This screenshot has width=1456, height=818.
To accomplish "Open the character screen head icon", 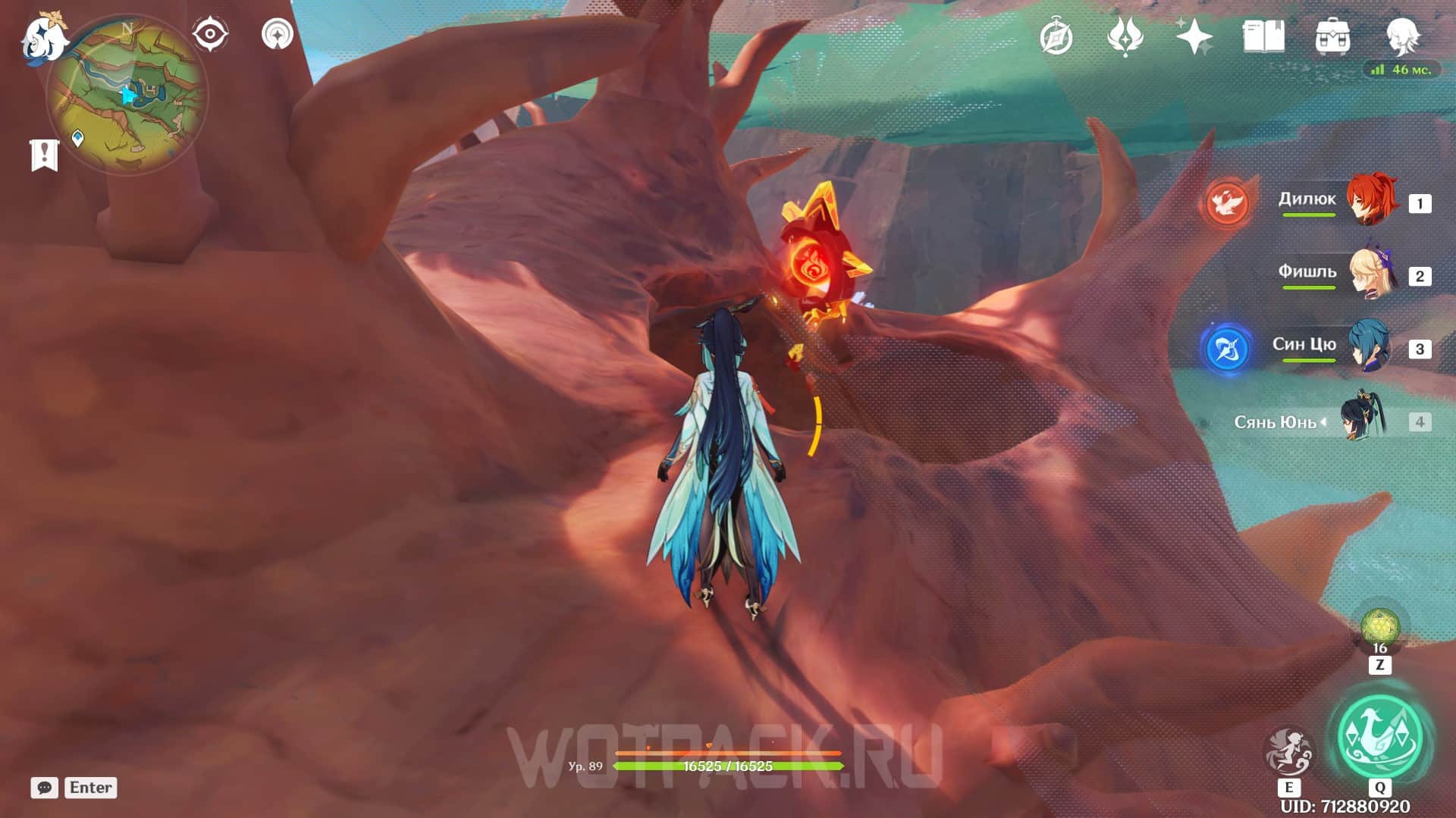I will tap(1401, 36).
